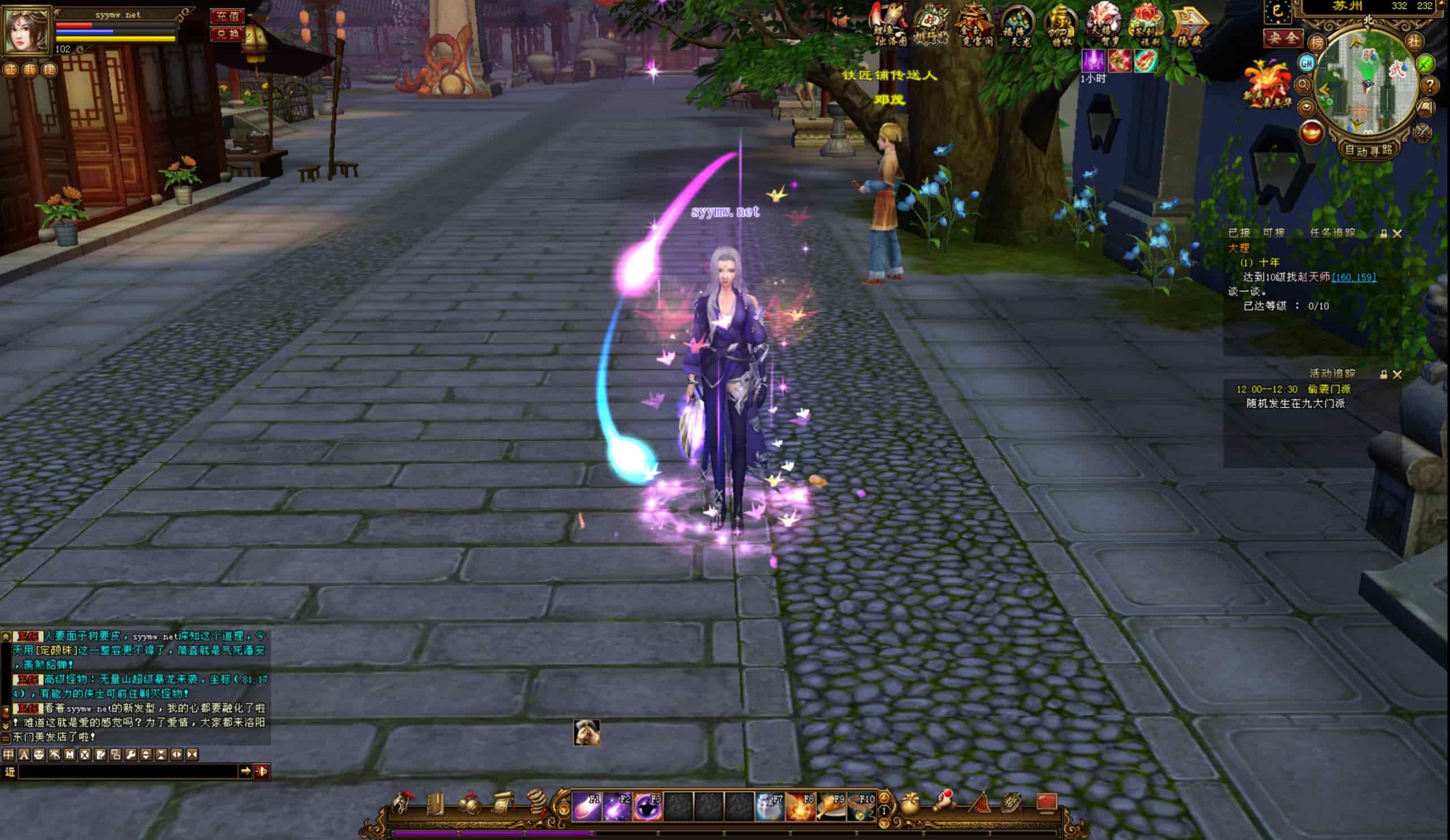Image resolution: width=1450 pixels, height=840 pixels.
Task: Click the question mark help button
Action: tap(1429, 86)
